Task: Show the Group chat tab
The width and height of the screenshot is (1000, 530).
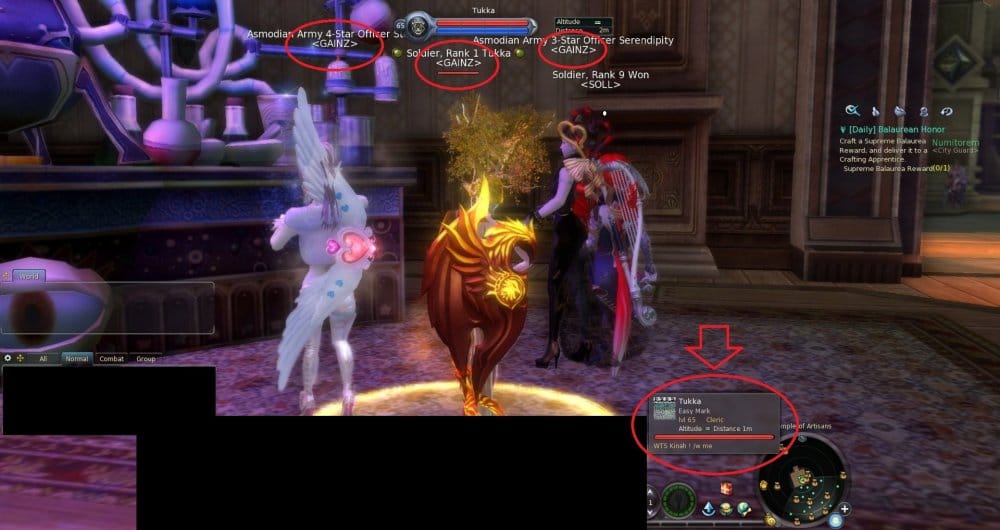Action: 146,358
